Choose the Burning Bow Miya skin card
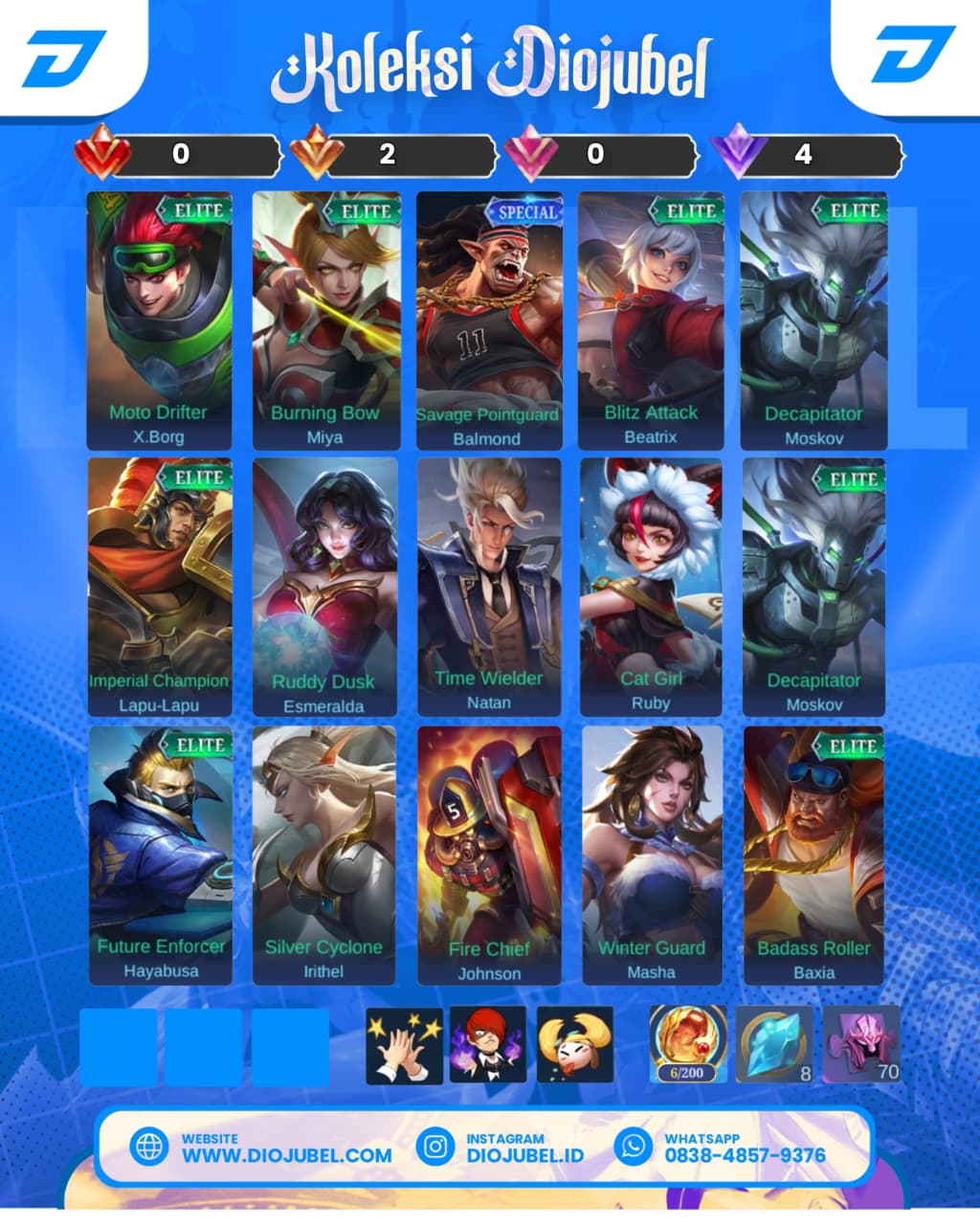The image size is (980, 1225). point(324,321)
